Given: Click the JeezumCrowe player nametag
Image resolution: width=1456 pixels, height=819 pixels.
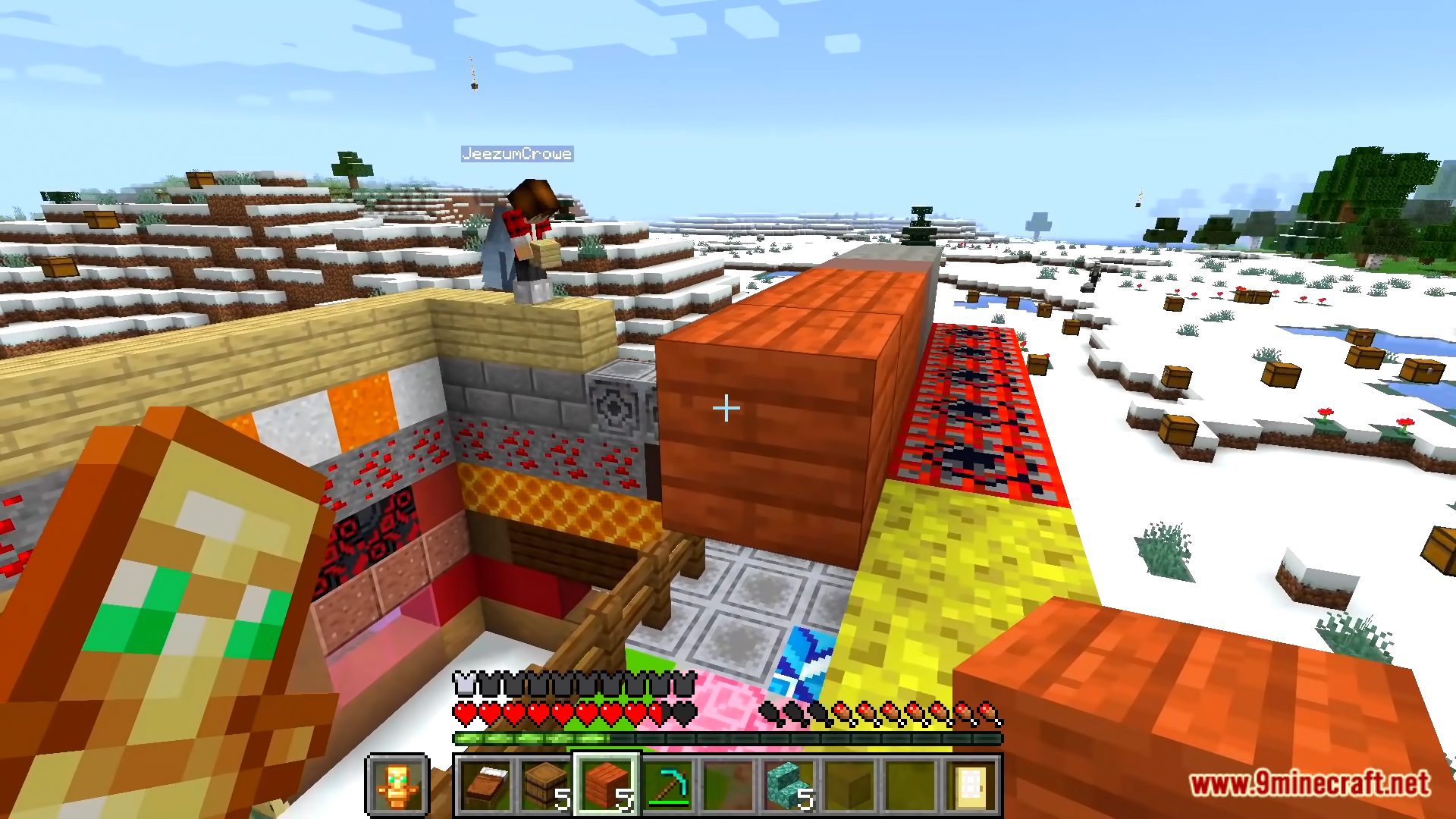Looking at the screenshot, I should [517, 154].
